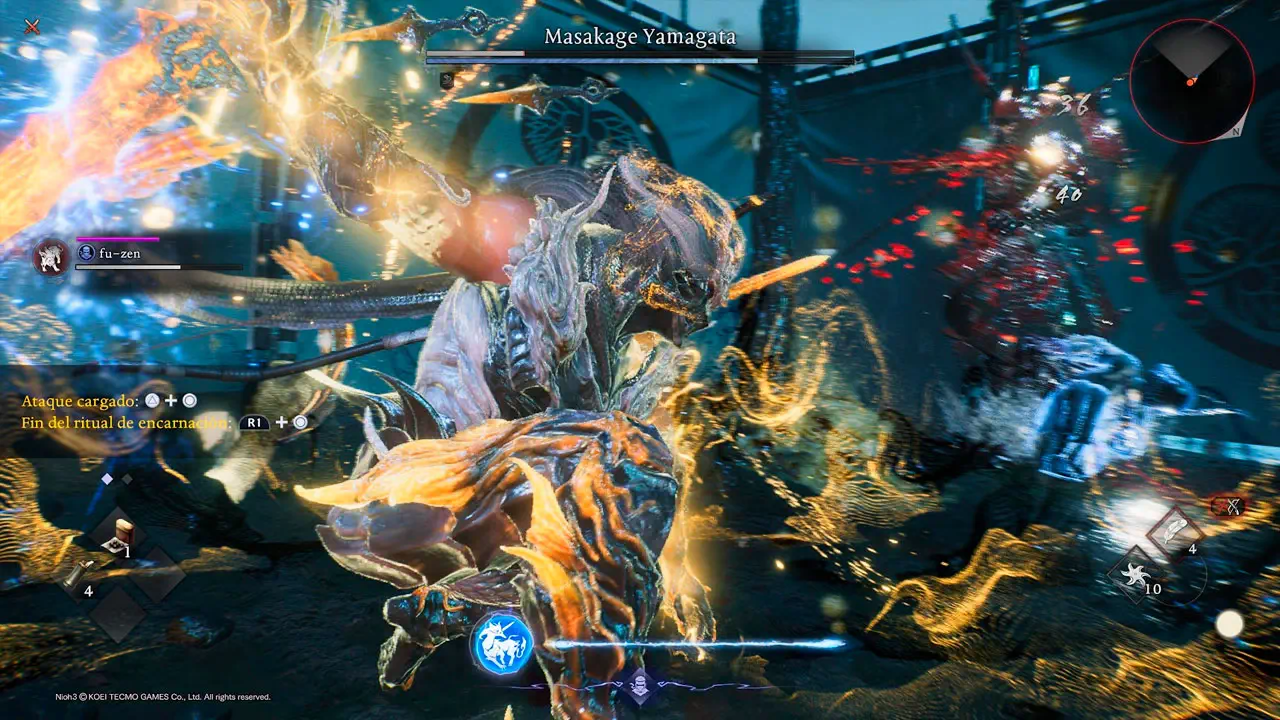1280x720 pixels.
Task: Click the red crossed-weapons status badge
Action: point(1233,506)
